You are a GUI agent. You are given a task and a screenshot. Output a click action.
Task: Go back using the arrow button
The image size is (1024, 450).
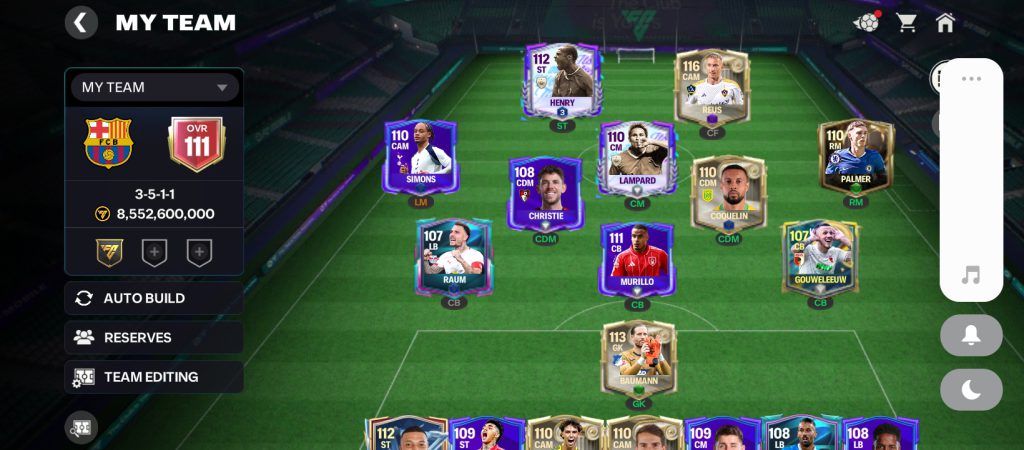pos(81,22)
